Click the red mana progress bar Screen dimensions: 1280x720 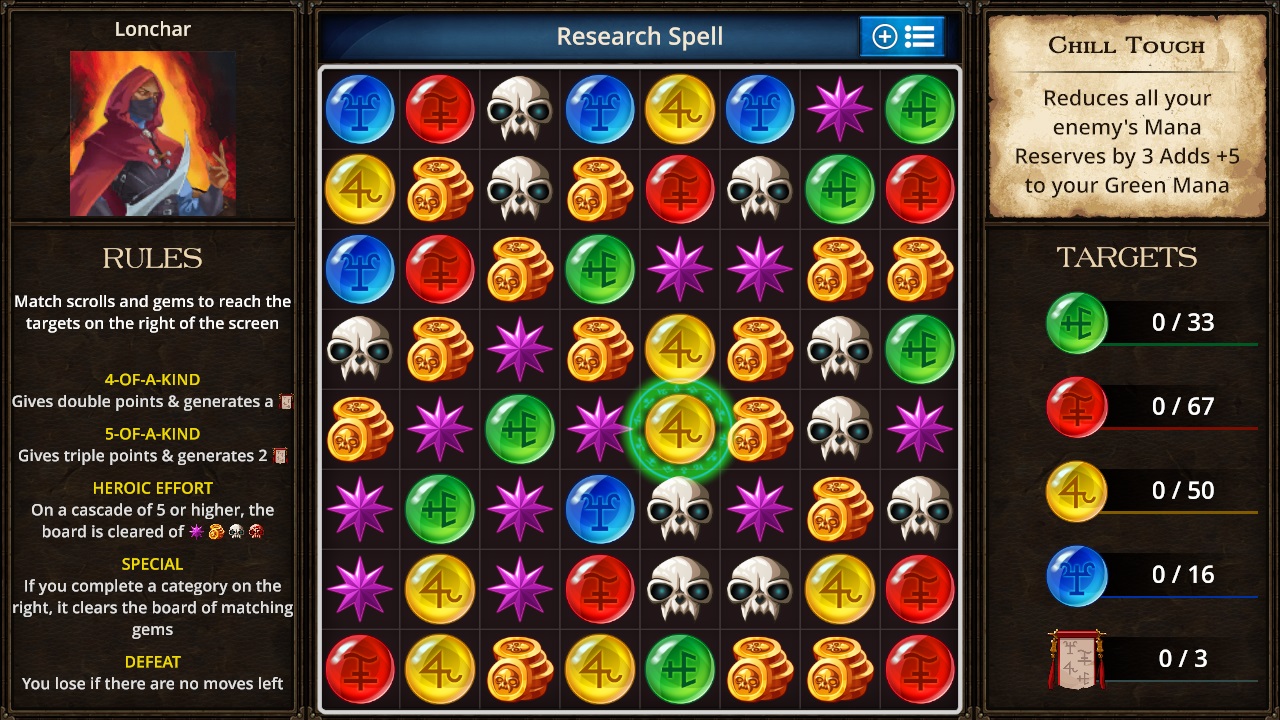click(x=1180, y=427)
